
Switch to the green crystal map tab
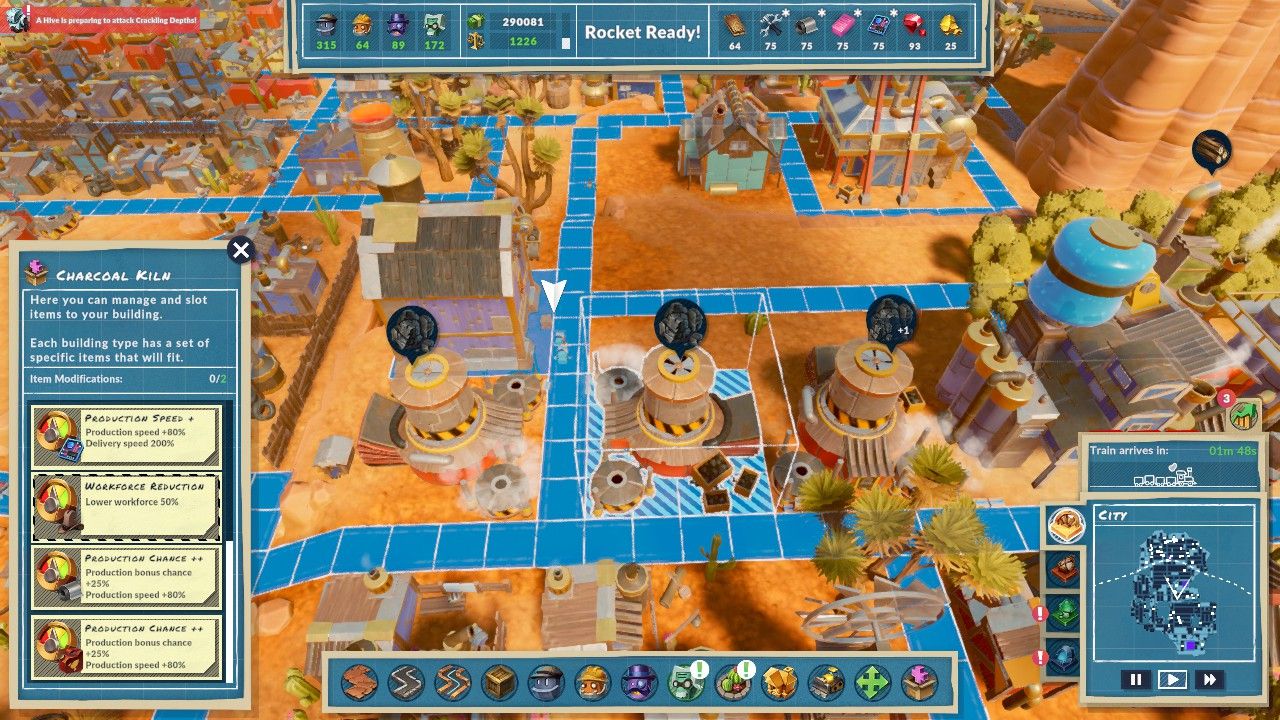[x=1062, y=612]
